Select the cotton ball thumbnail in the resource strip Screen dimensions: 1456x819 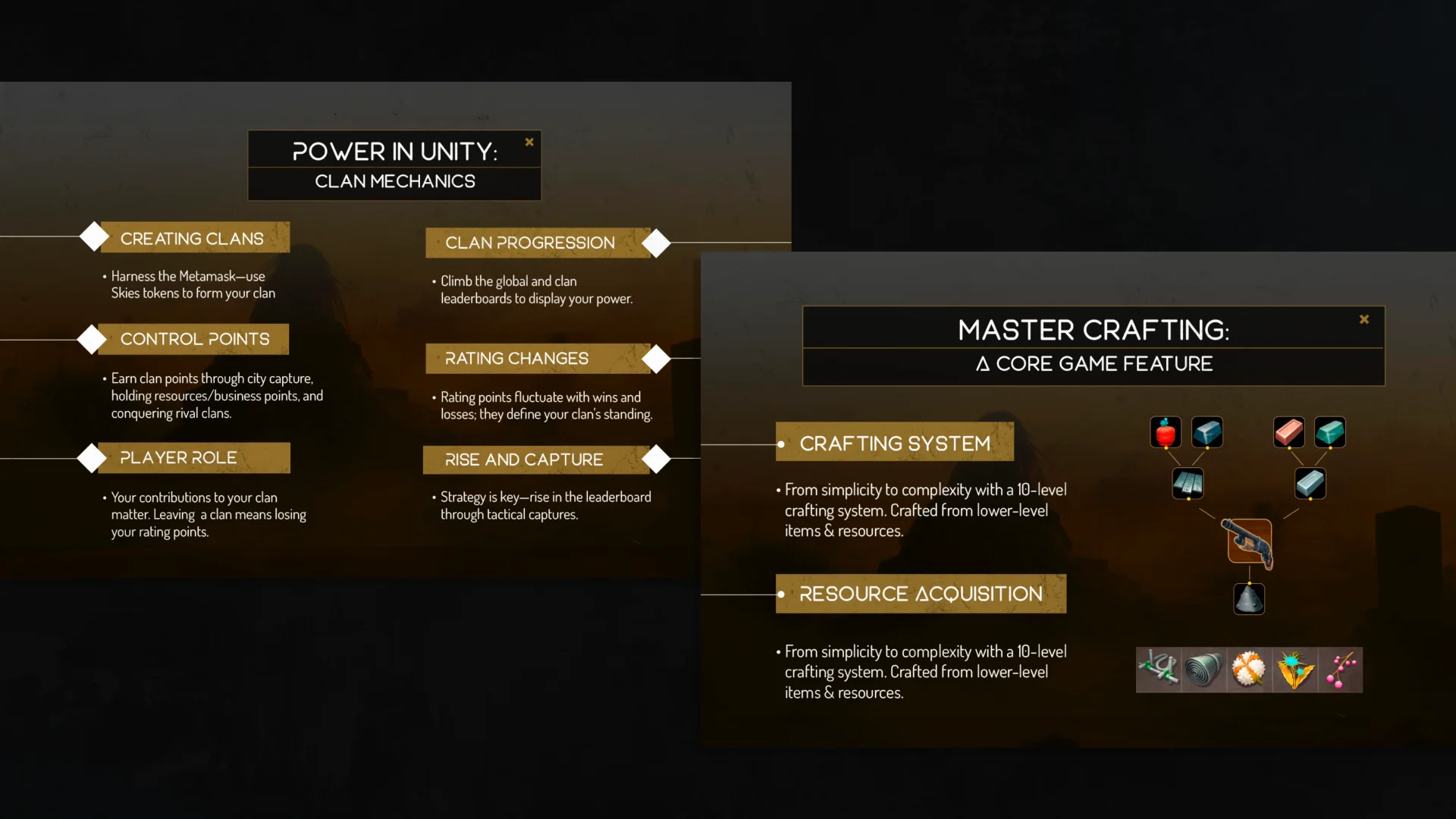point(1250,670)
